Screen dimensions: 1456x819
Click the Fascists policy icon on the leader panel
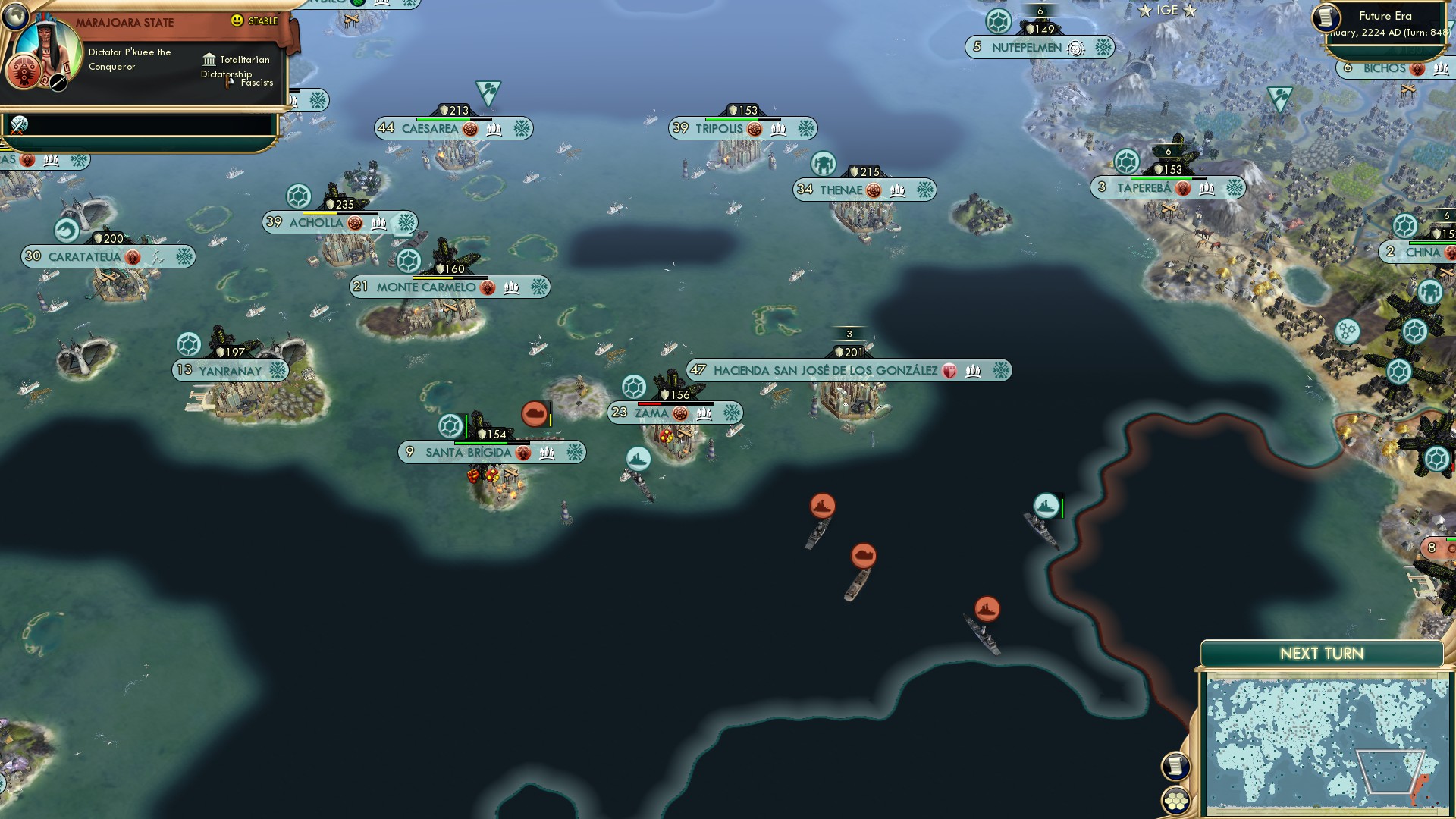coord(227,83)
